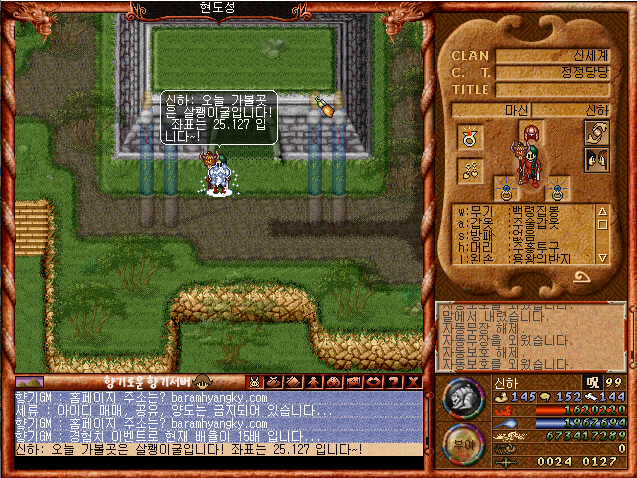Open the two-faces group toolbar icon
637x478 pixels.
click(x=331, y=381)
